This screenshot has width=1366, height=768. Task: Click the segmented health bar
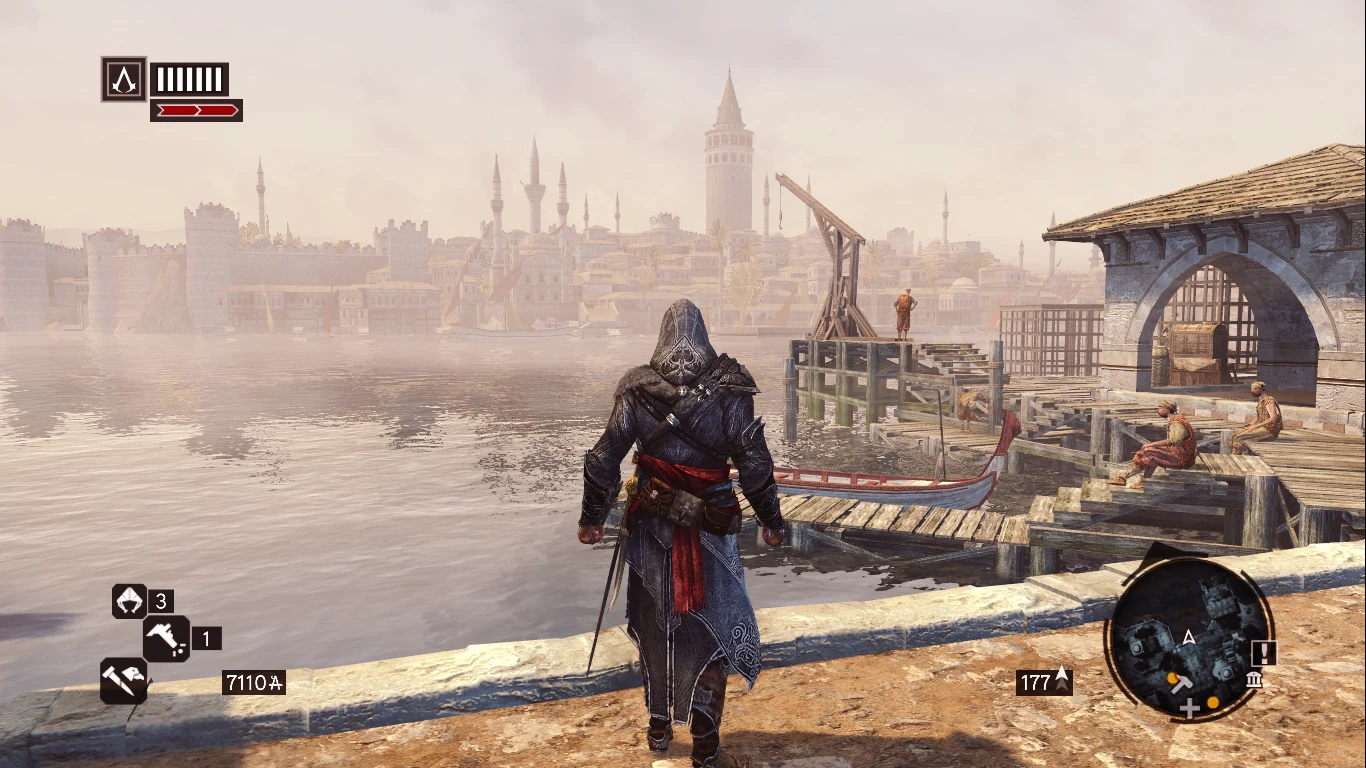click(188, 78)
